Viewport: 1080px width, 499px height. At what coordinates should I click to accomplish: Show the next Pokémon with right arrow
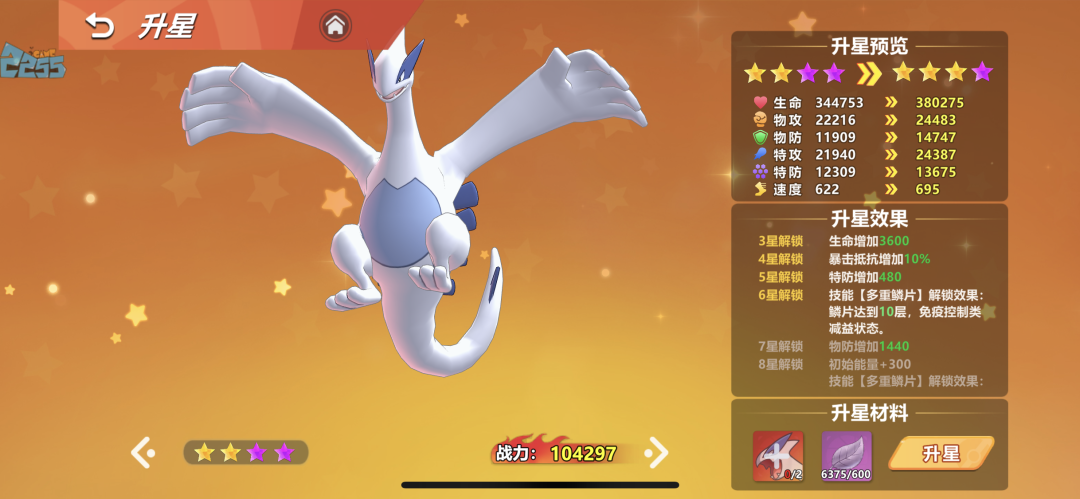tap(657, 452)
